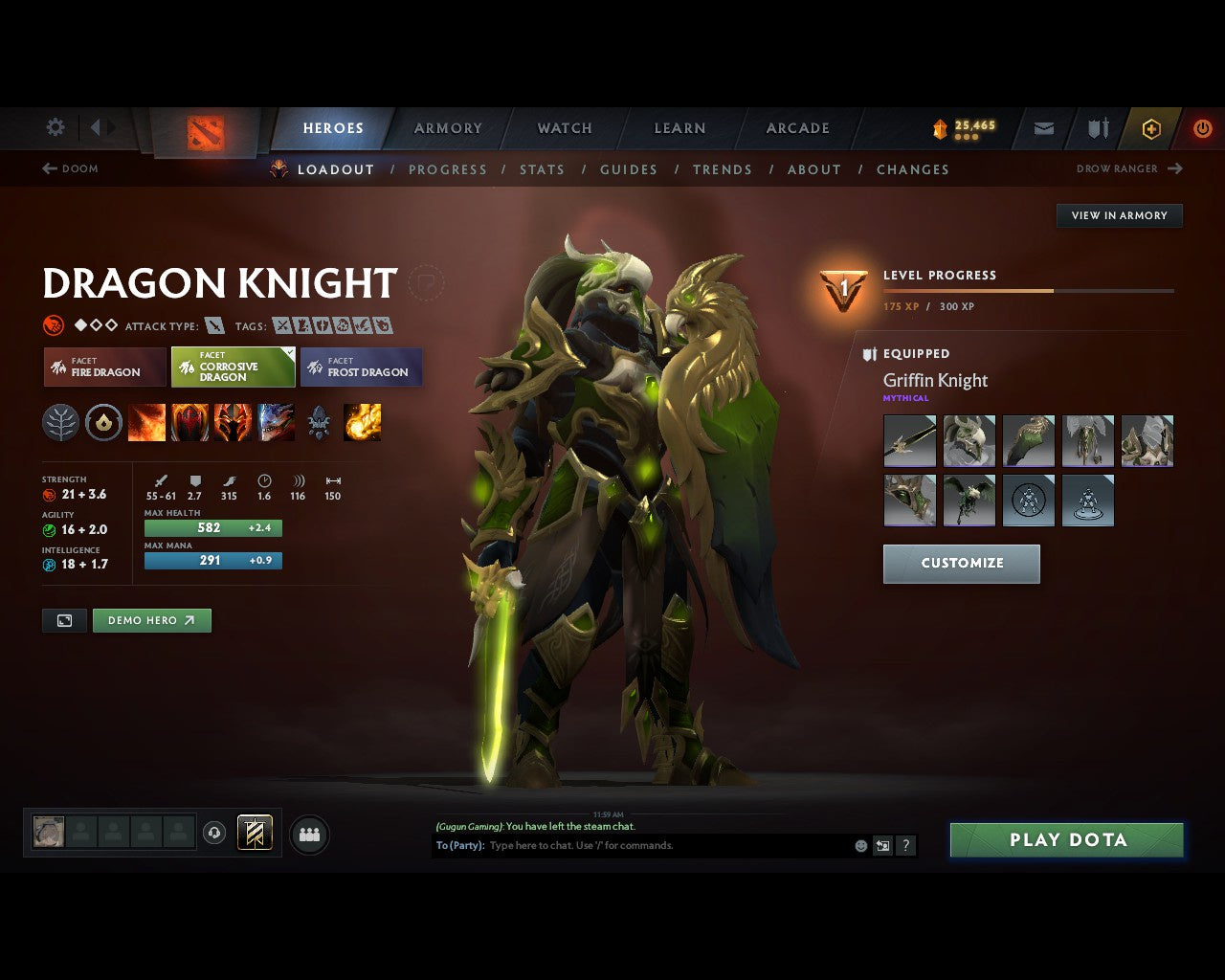Image resolution: width=1225 pixels, height=980 pixels.
Task: Select the Breathe Fire ability icon
Action: 147,422
